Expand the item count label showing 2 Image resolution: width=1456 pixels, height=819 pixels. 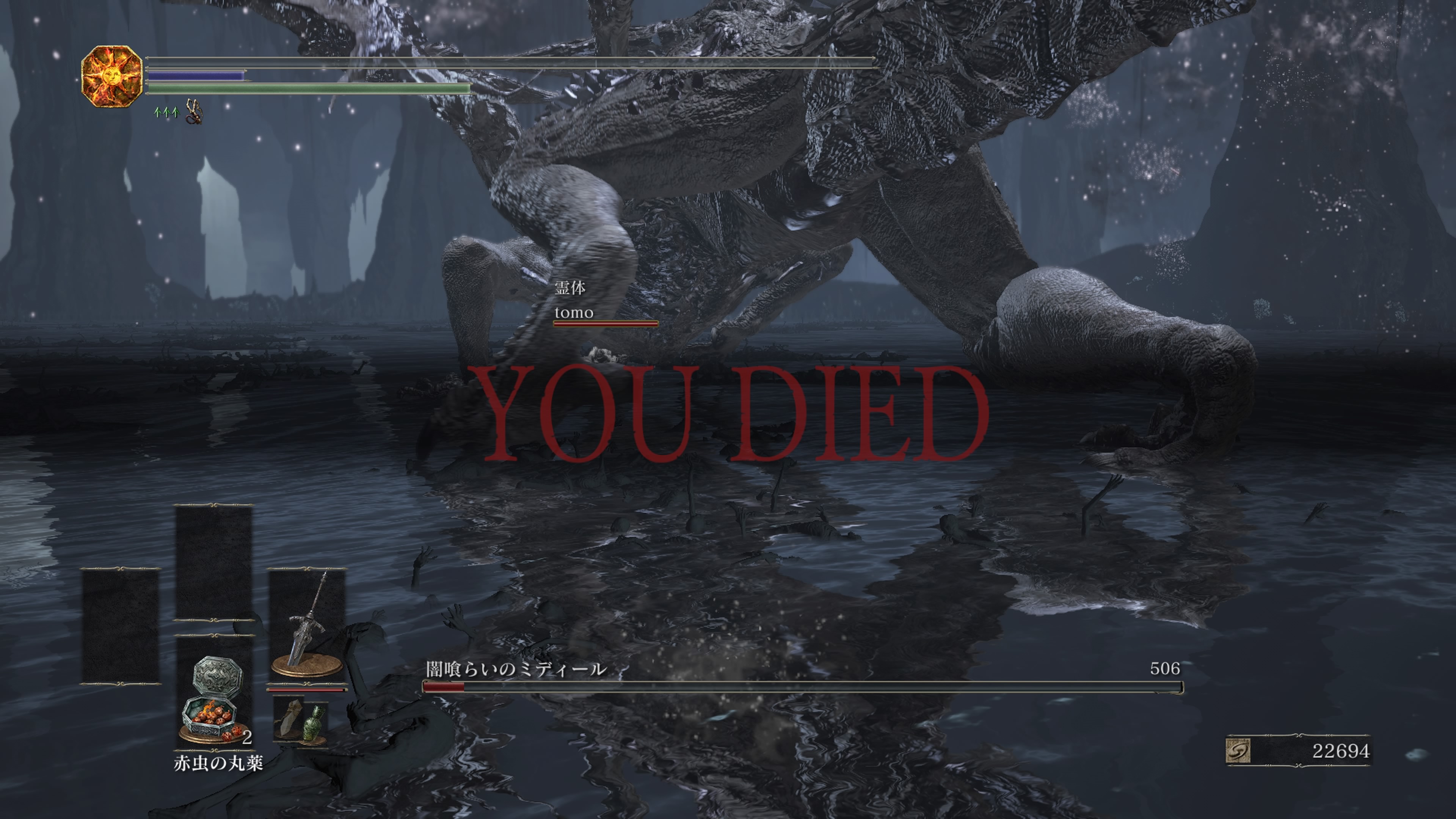pos(247,737)
